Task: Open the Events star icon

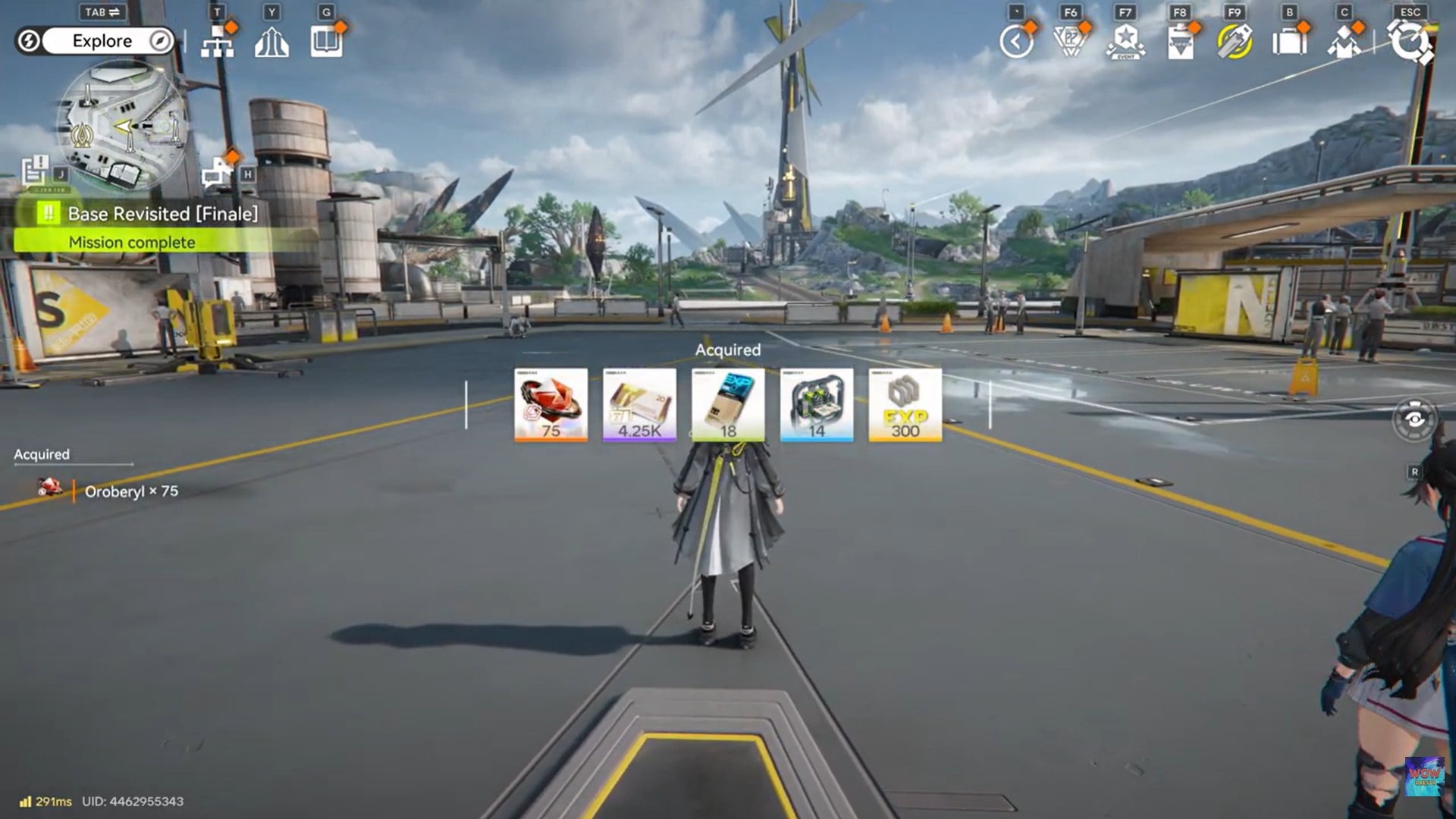Action: [x=1126, y=42]
